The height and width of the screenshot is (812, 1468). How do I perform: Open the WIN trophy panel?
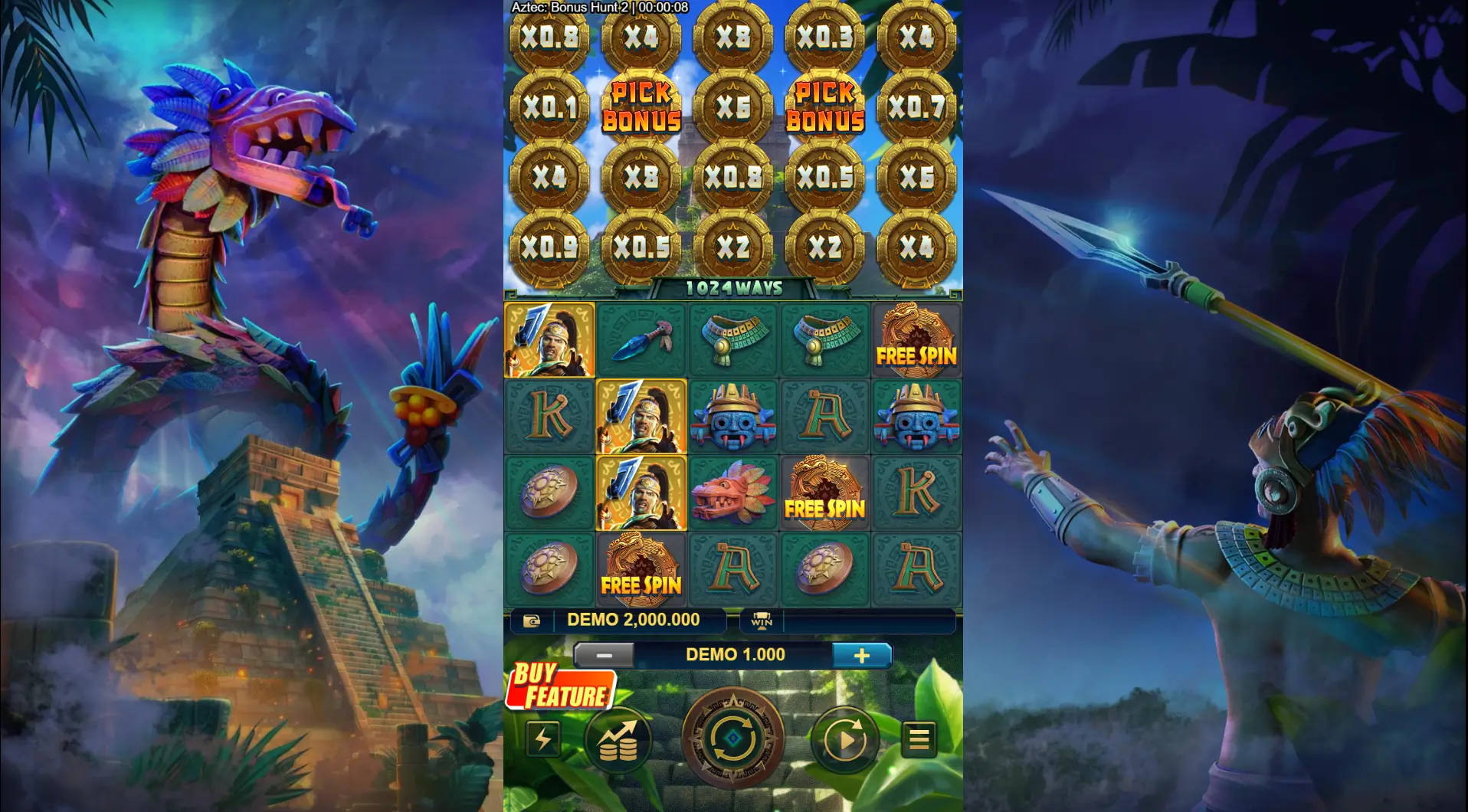click(x=760, y=620)
